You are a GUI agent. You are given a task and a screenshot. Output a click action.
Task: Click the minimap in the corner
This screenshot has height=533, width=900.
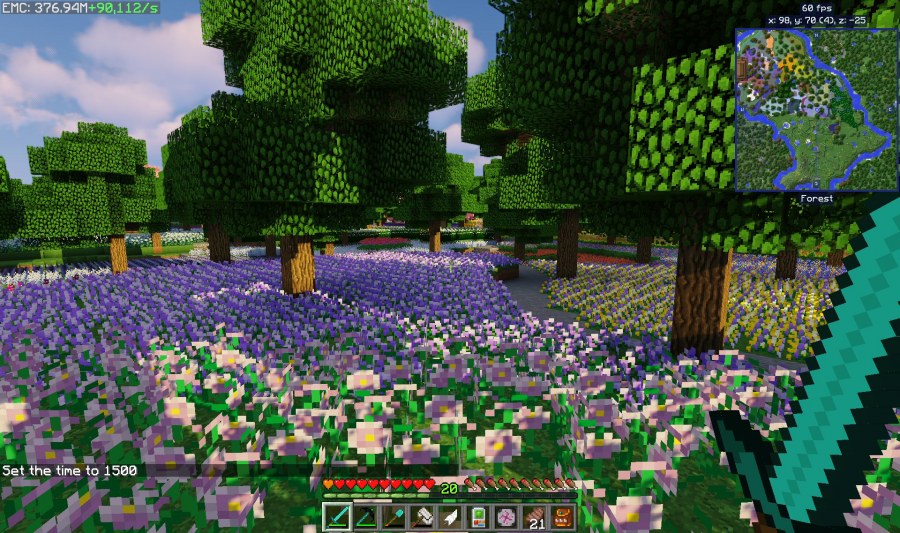(x=816, y=109)
